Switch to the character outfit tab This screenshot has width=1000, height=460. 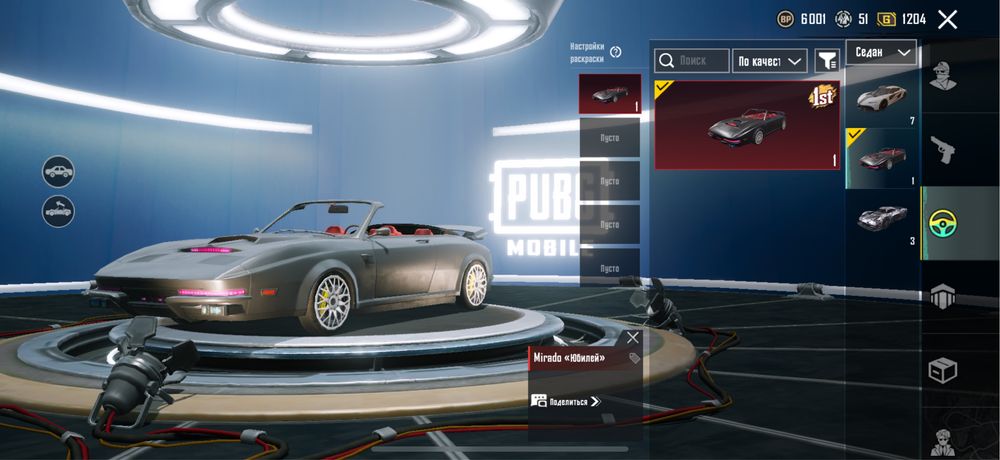tap(943, 75)
